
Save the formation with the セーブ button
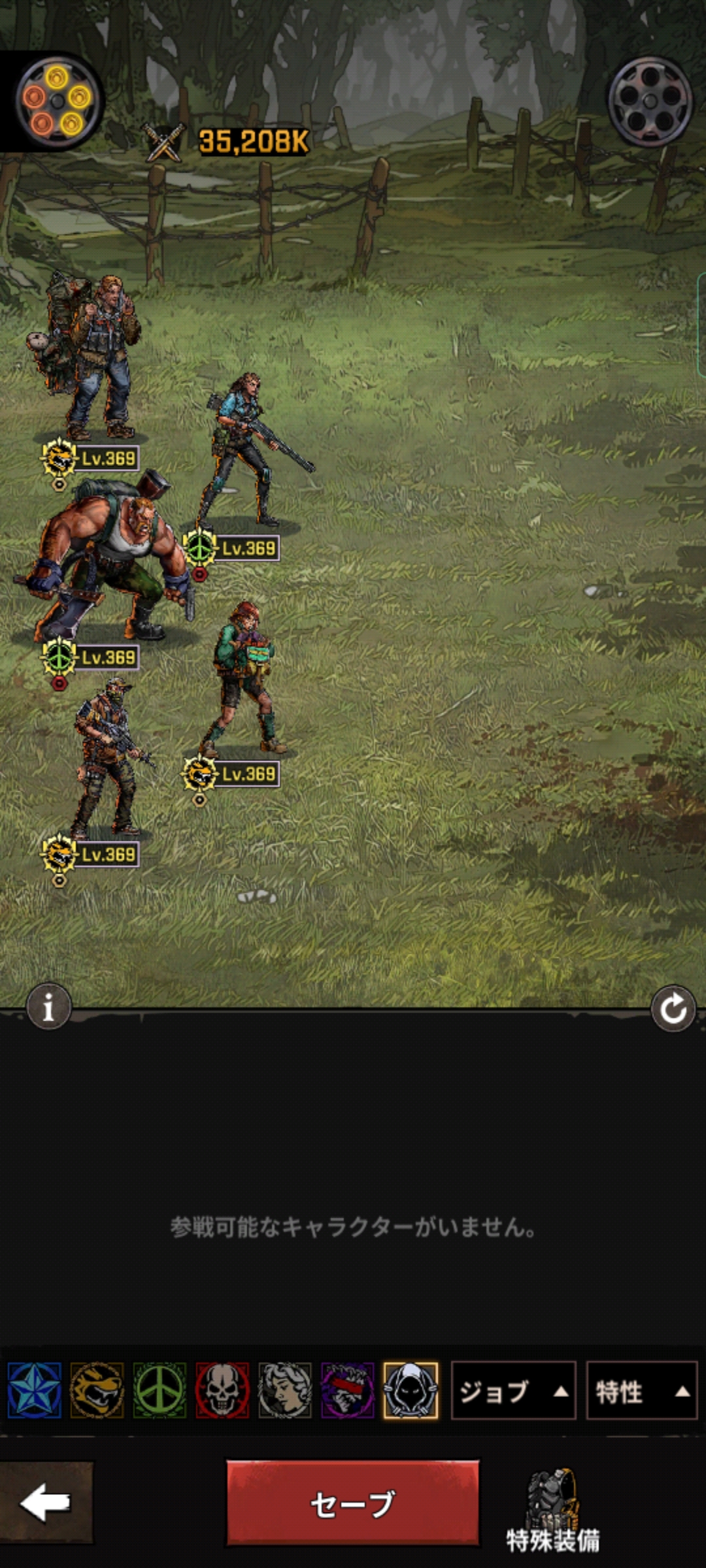tap(352, 1503)
